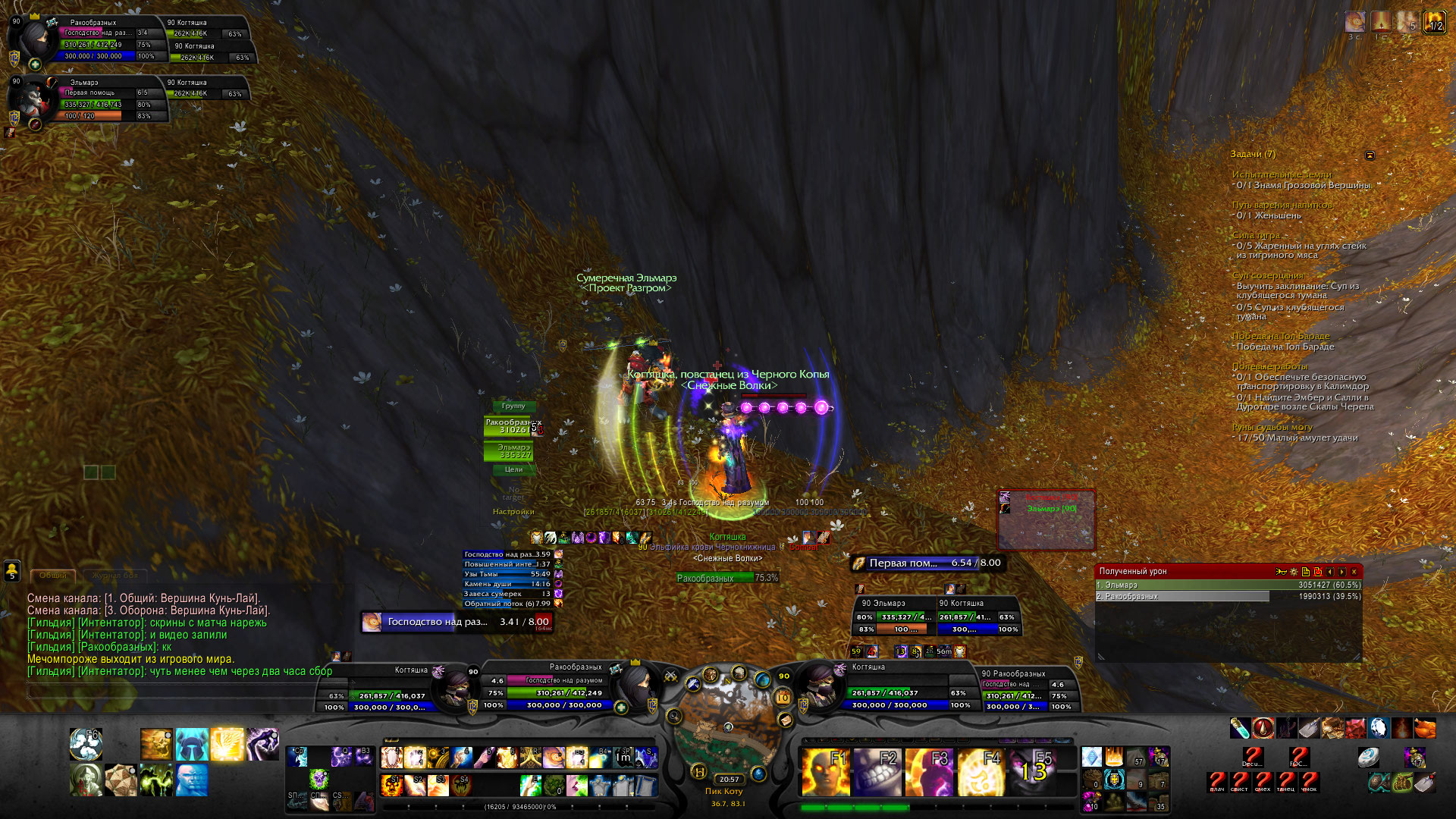Screen dimensions: 1456x819
Task: Switch to the Общий chat tab
Action: [x=53, y=576]
